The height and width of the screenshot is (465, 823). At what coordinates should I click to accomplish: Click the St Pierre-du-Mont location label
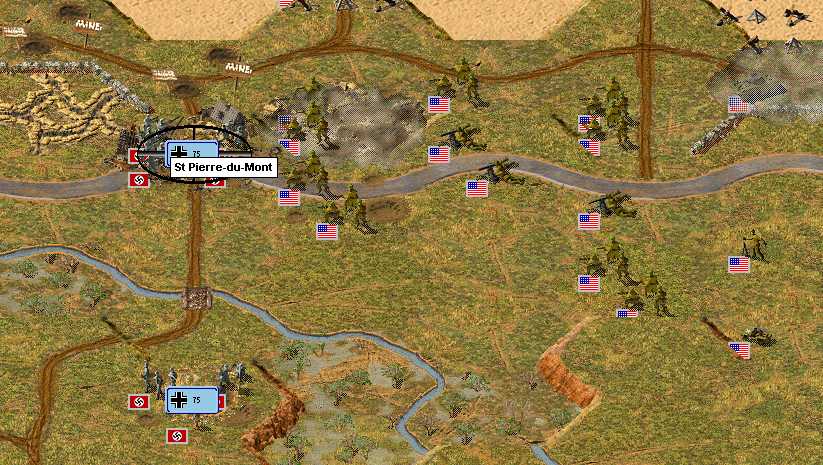223,168
